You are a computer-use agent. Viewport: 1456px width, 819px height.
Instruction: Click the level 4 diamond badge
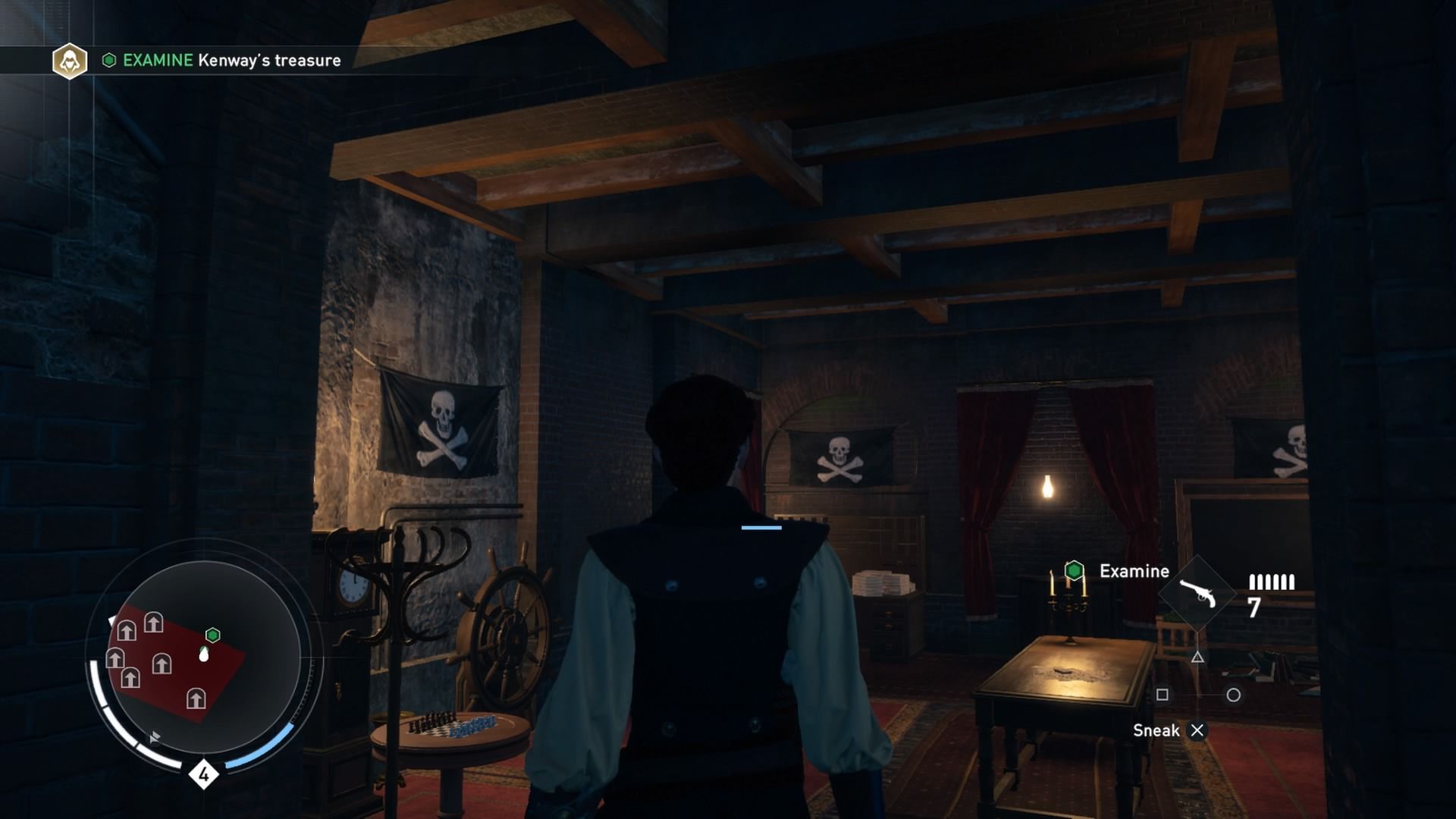point(203,774)
